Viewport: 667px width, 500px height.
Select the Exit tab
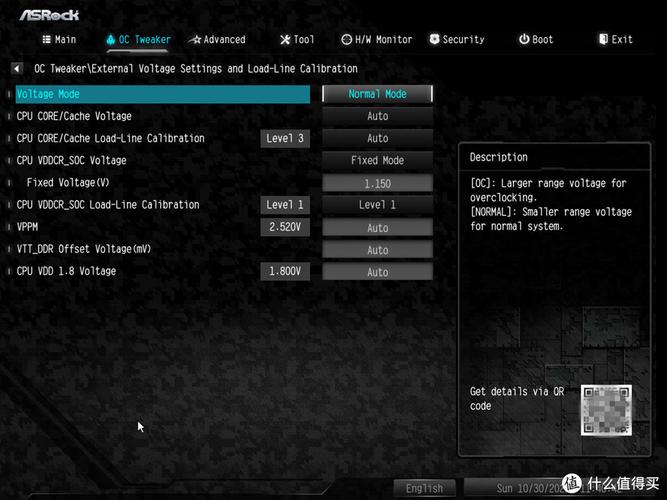pos(615,40)
